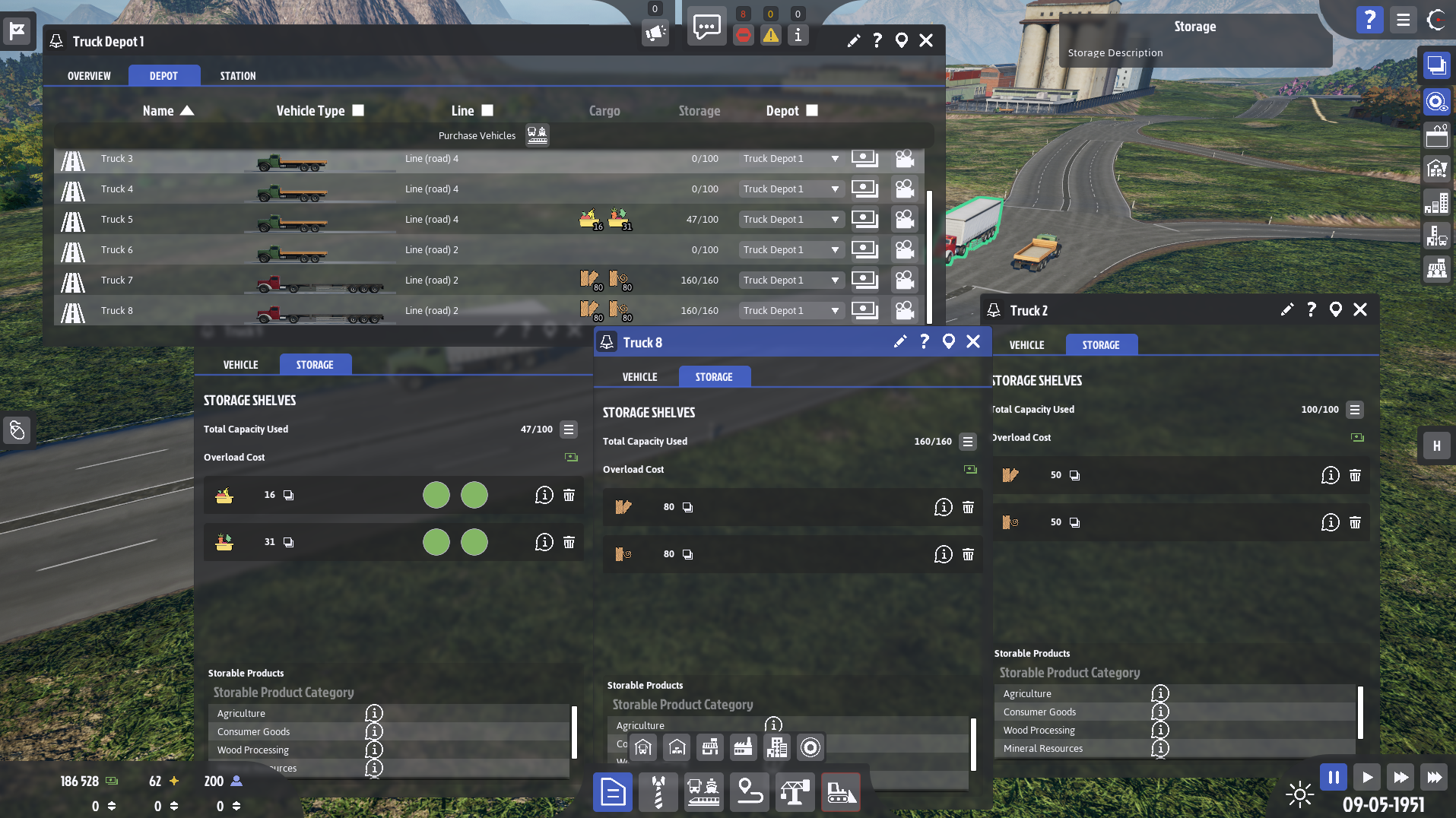Image resolution: width=1456 pixels, height=818 pixels.
Task: Click the locate pin icon on Truck 8 window
Action: click(x=948, y=342)
